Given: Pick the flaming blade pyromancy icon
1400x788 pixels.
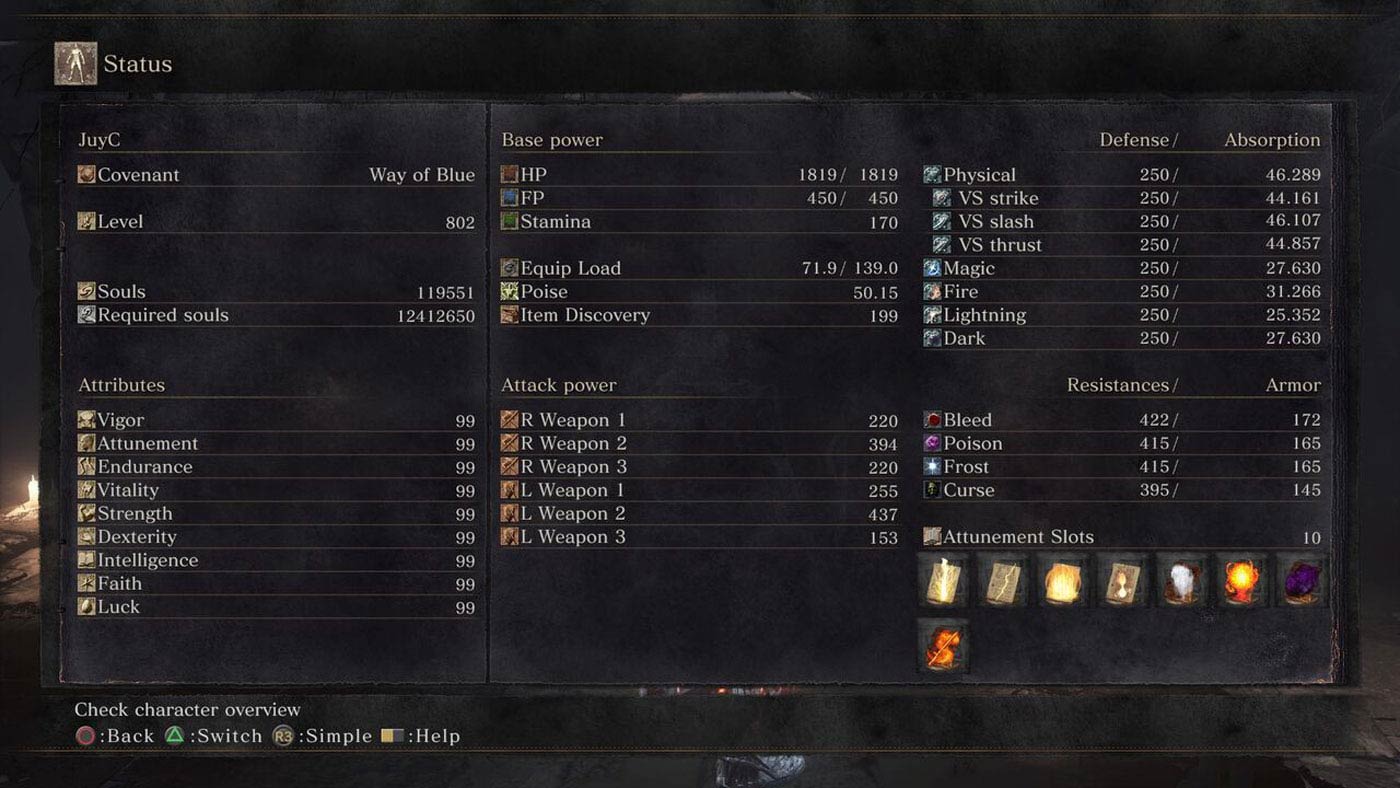Looking at the screenshot, I should coord(943,645).
